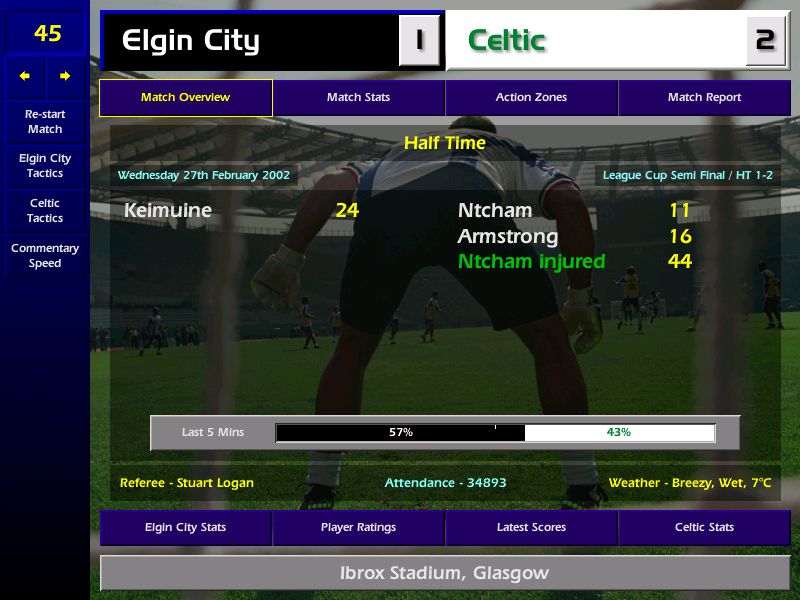Change the Commentary Speed
The width and height of the screenshot is (800, 600).
[x=45, y=256]
